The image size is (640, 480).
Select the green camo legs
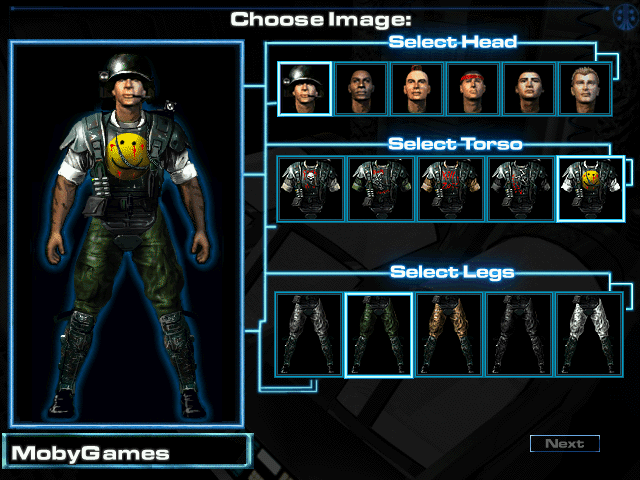(x=379, y=335)
